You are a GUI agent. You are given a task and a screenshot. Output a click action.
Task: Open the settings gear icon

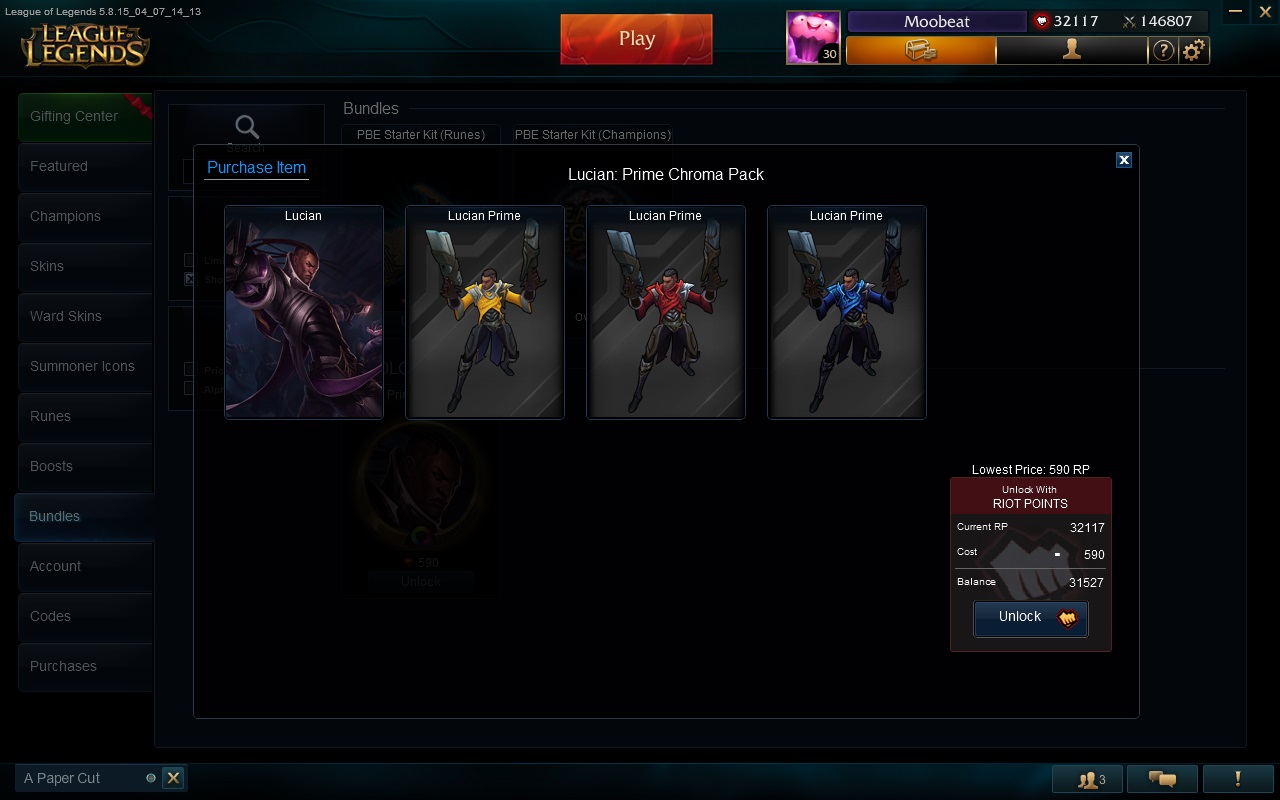click(1194, 50)
